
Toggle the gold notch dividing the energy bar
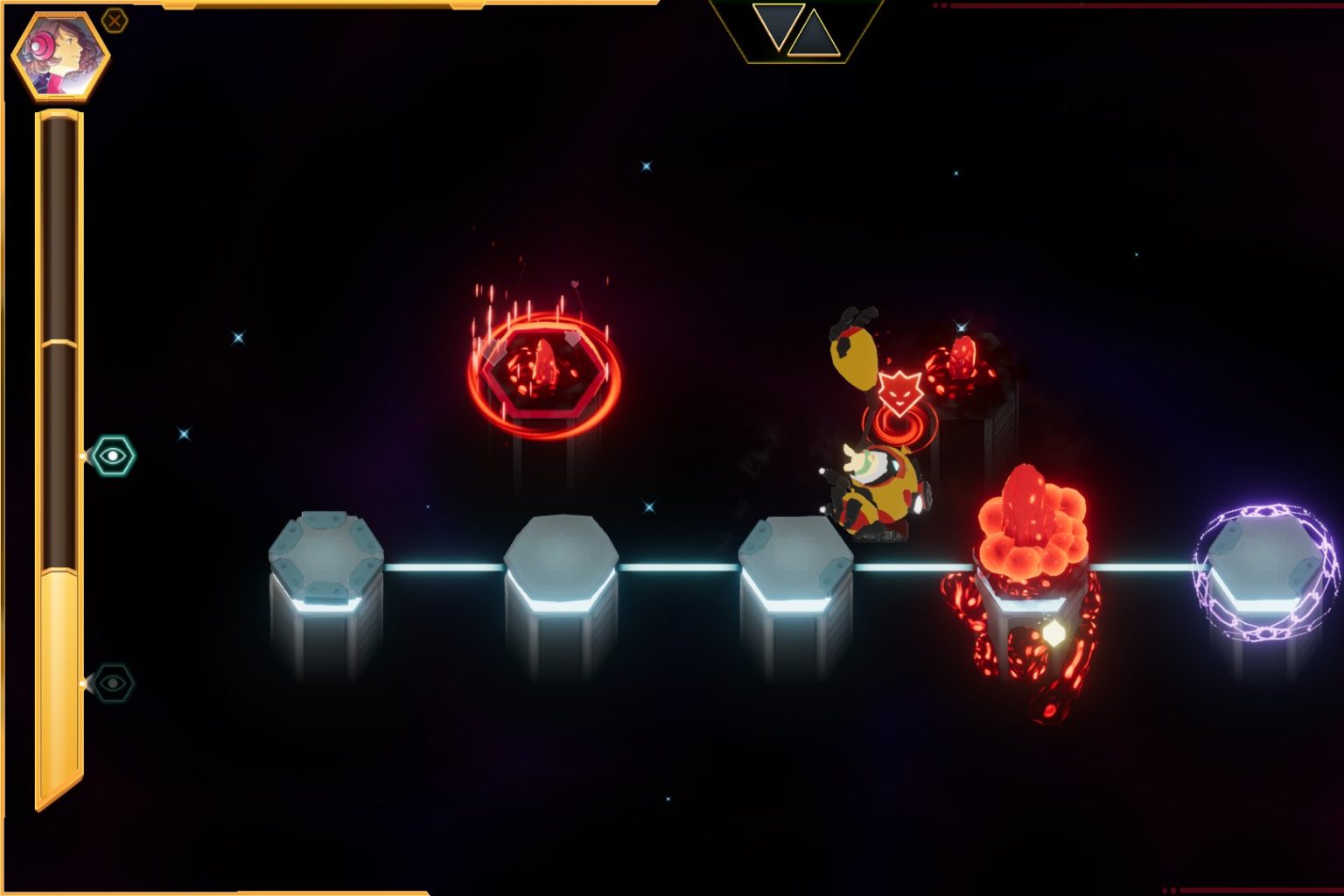[59, 341]
